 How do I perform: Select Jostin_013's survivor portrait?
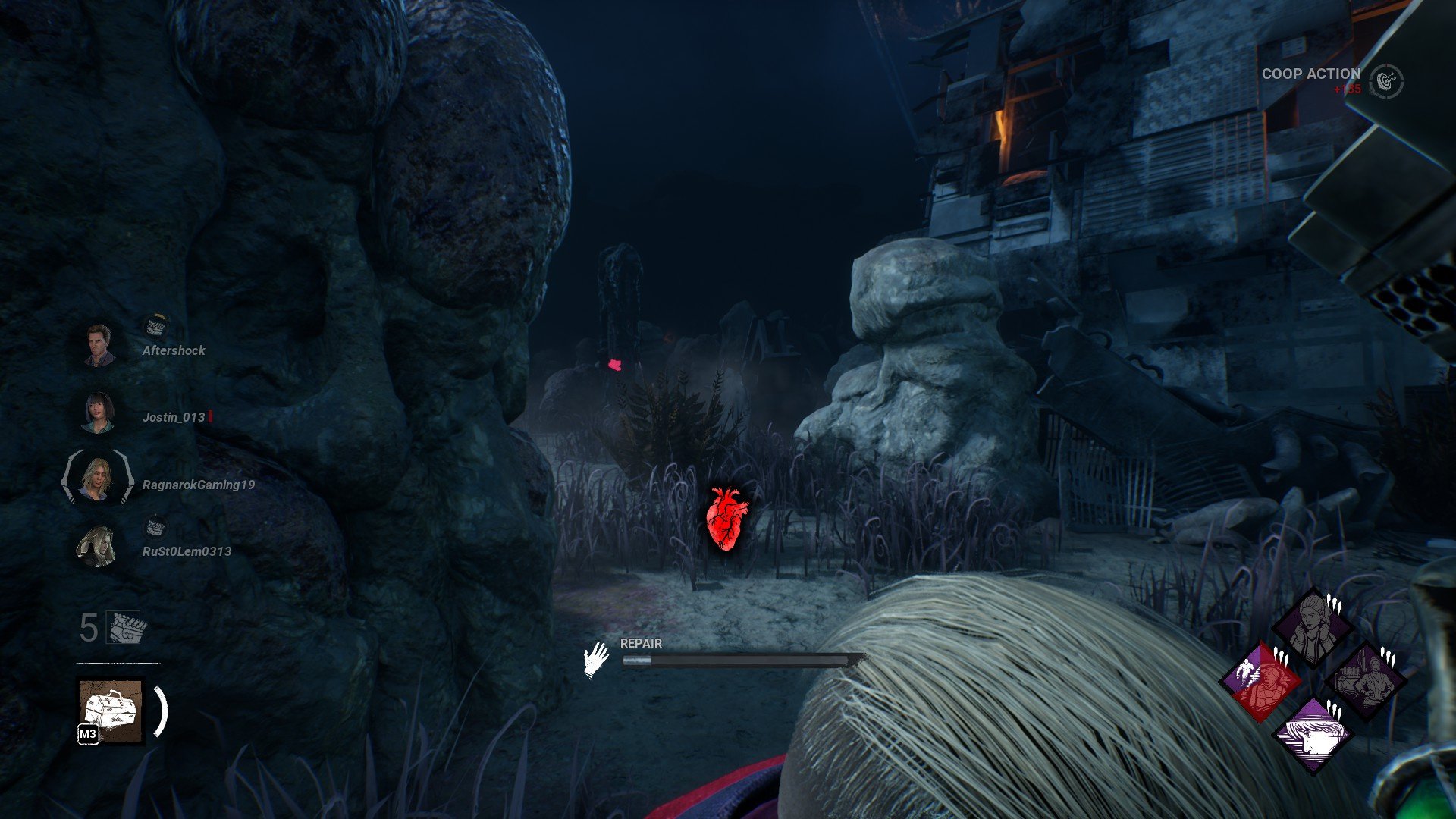(99, 413)
